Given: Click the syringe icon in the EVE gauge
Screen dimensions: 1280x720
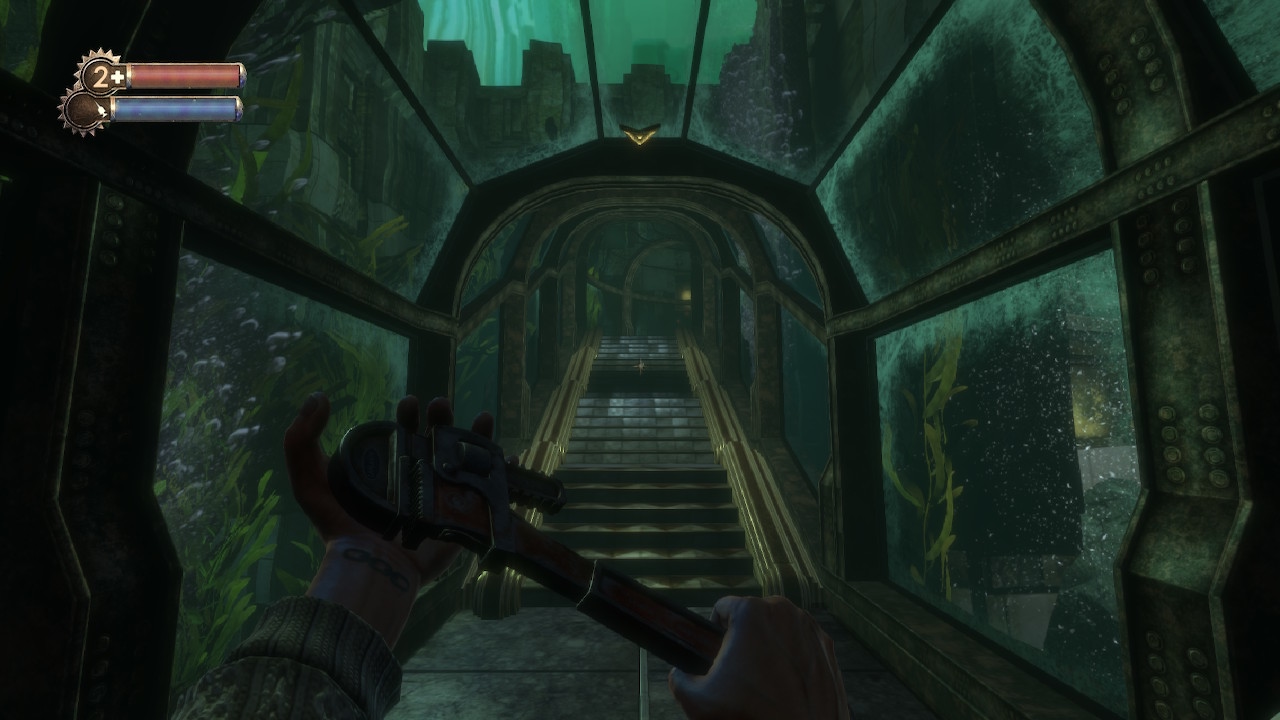Looking at the screenshot, I should 100,110.
